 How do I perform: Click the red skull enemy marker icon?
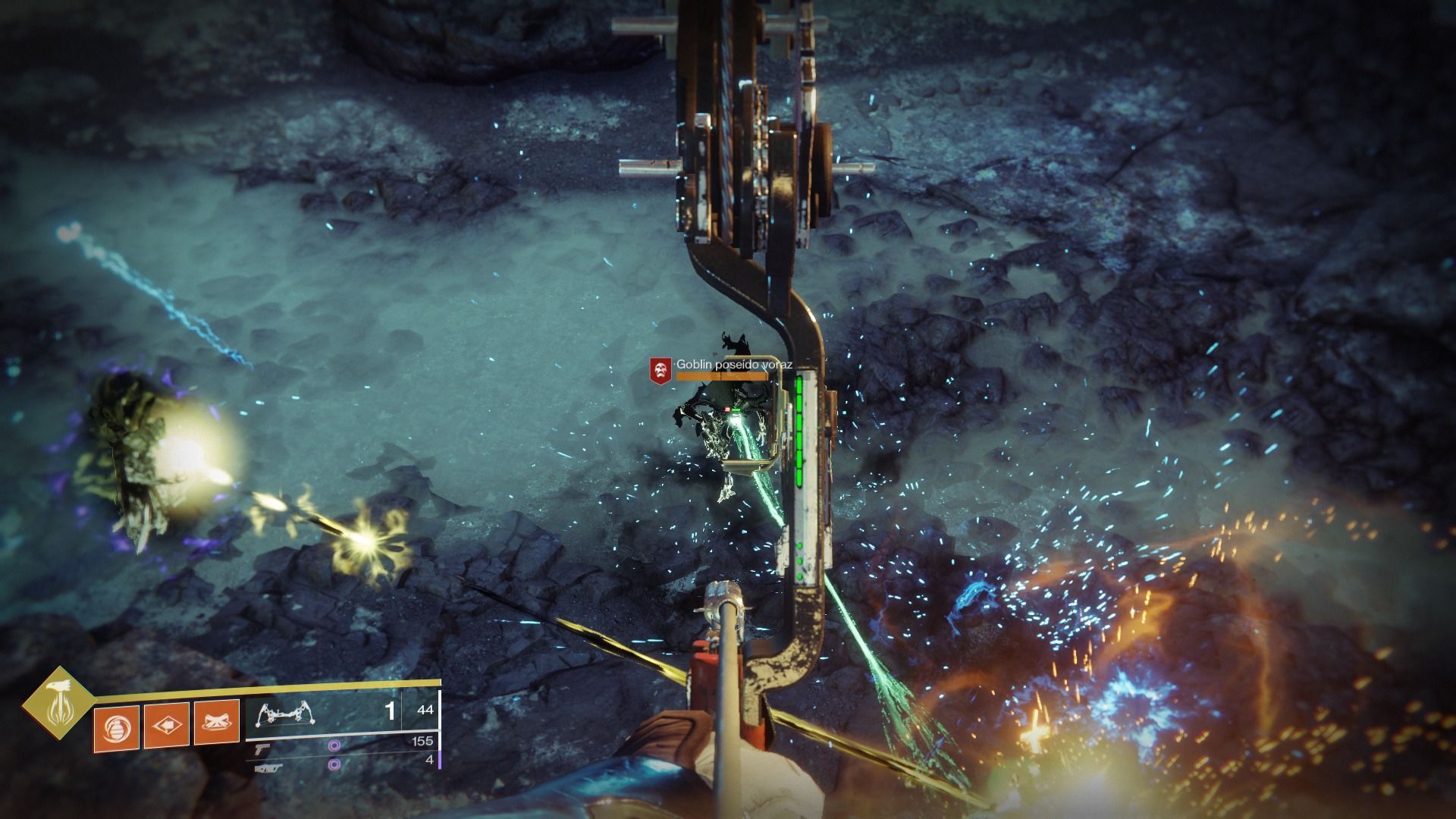coord(661,370)
